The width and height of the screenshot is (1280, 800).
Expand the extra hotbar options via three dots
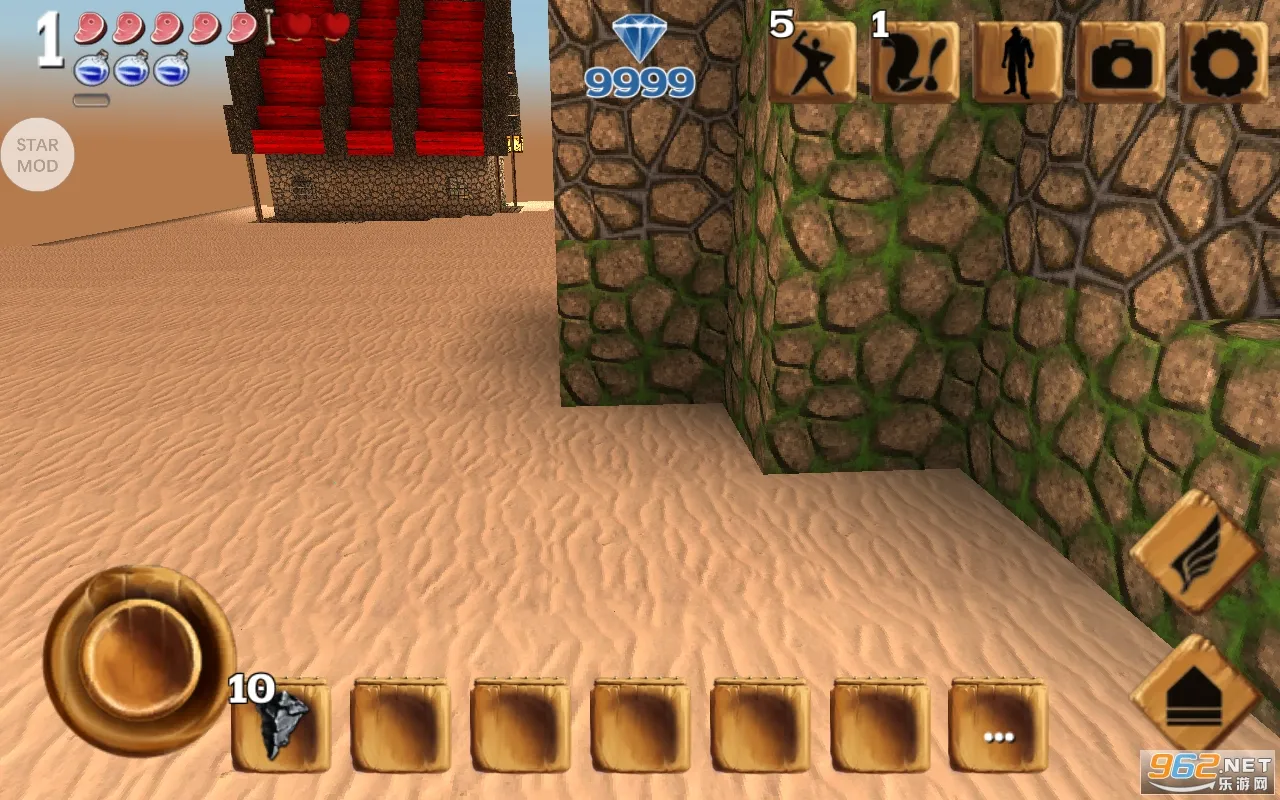[997, 735]
